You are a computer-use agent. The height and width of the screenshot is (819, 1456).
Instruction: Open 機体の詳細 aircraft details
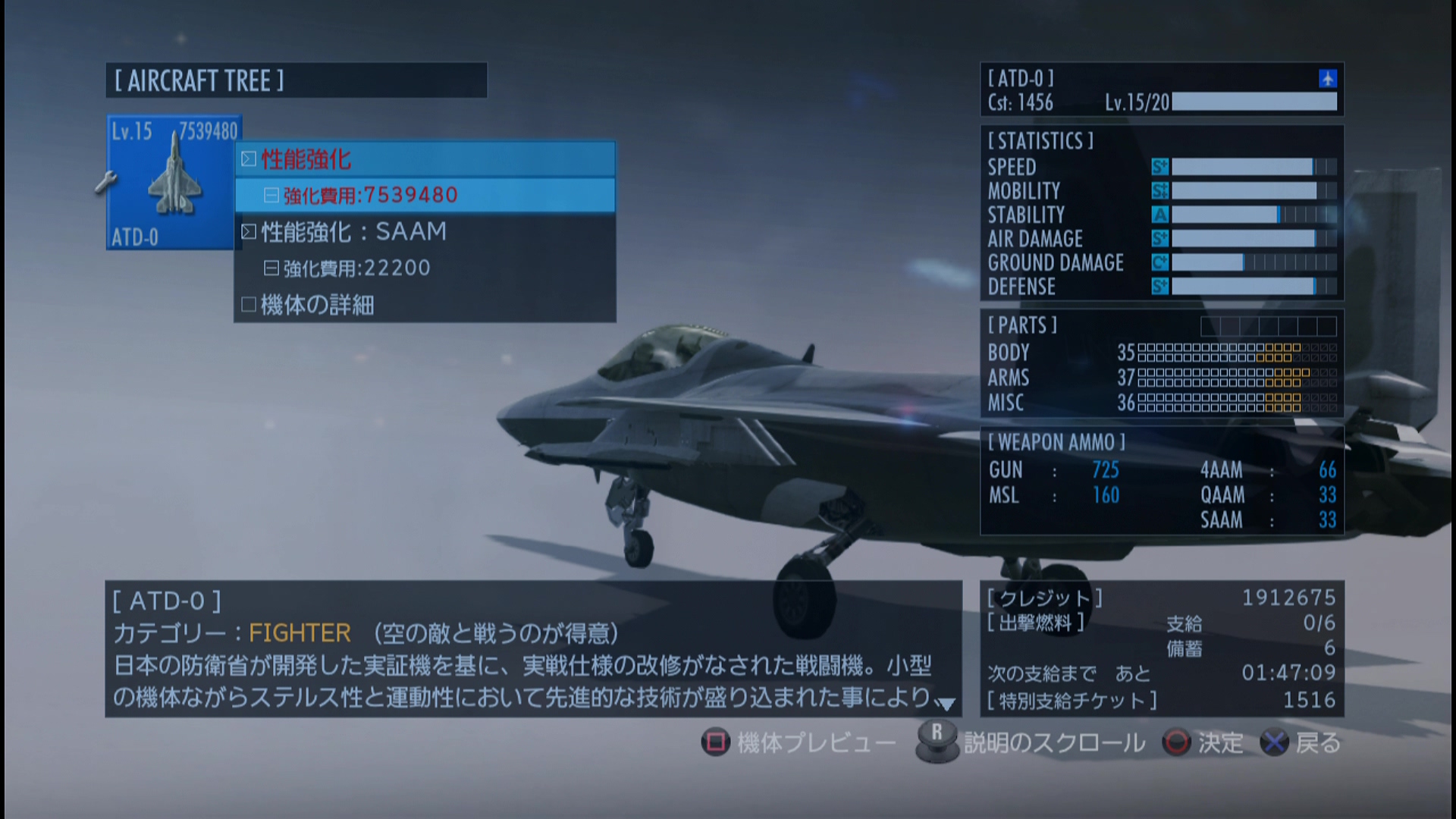425,305
